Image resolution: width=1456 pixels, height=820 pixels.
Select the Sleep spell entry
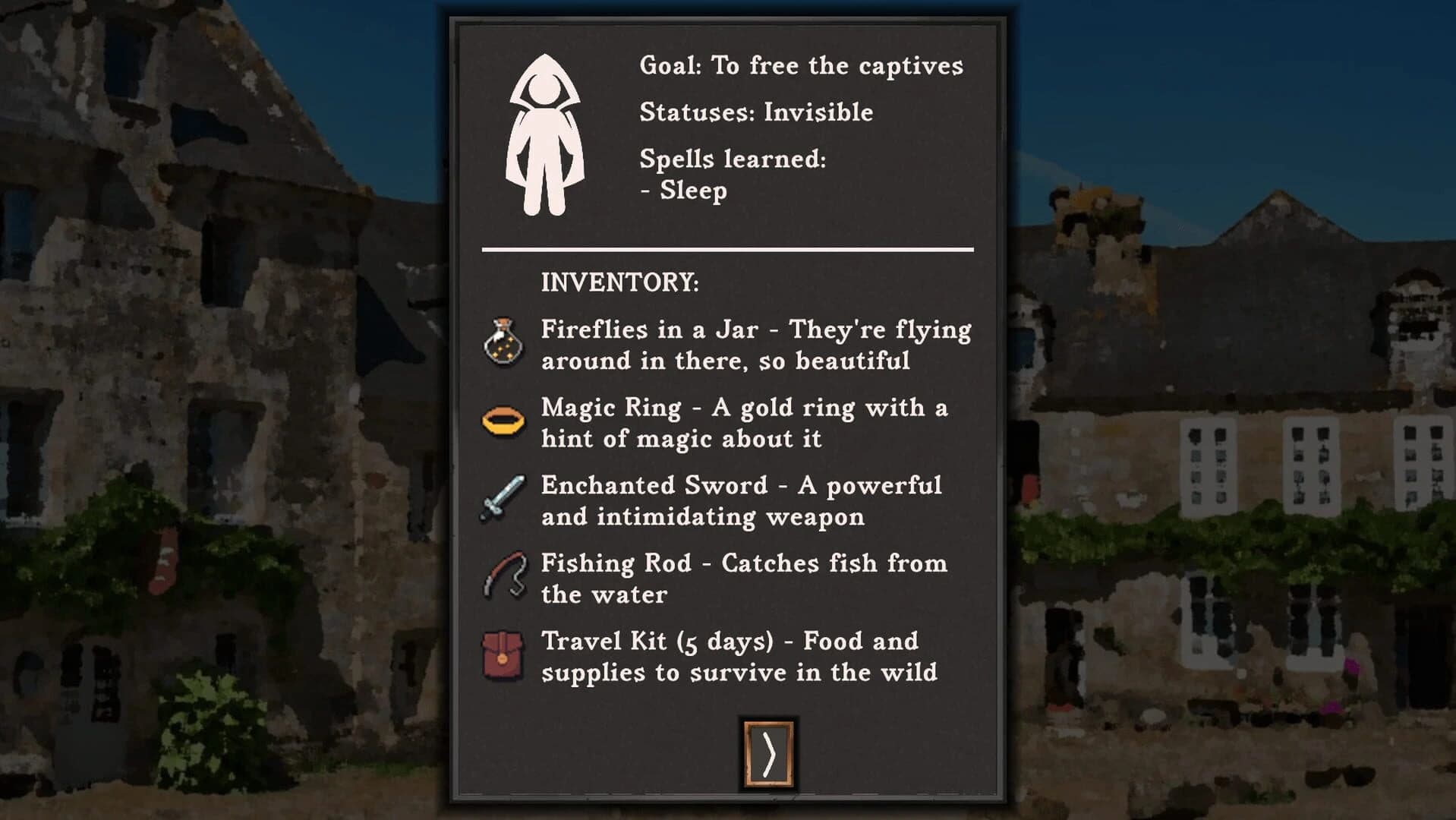(x=682, y=190)
